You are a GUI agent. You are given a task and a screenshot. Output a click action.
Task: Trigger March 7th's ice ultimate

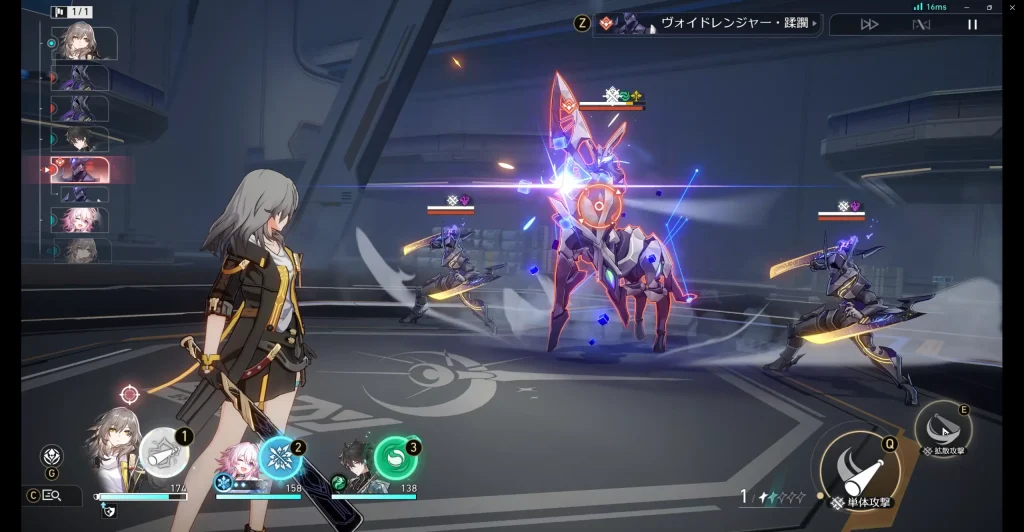(x=280, y=458)
